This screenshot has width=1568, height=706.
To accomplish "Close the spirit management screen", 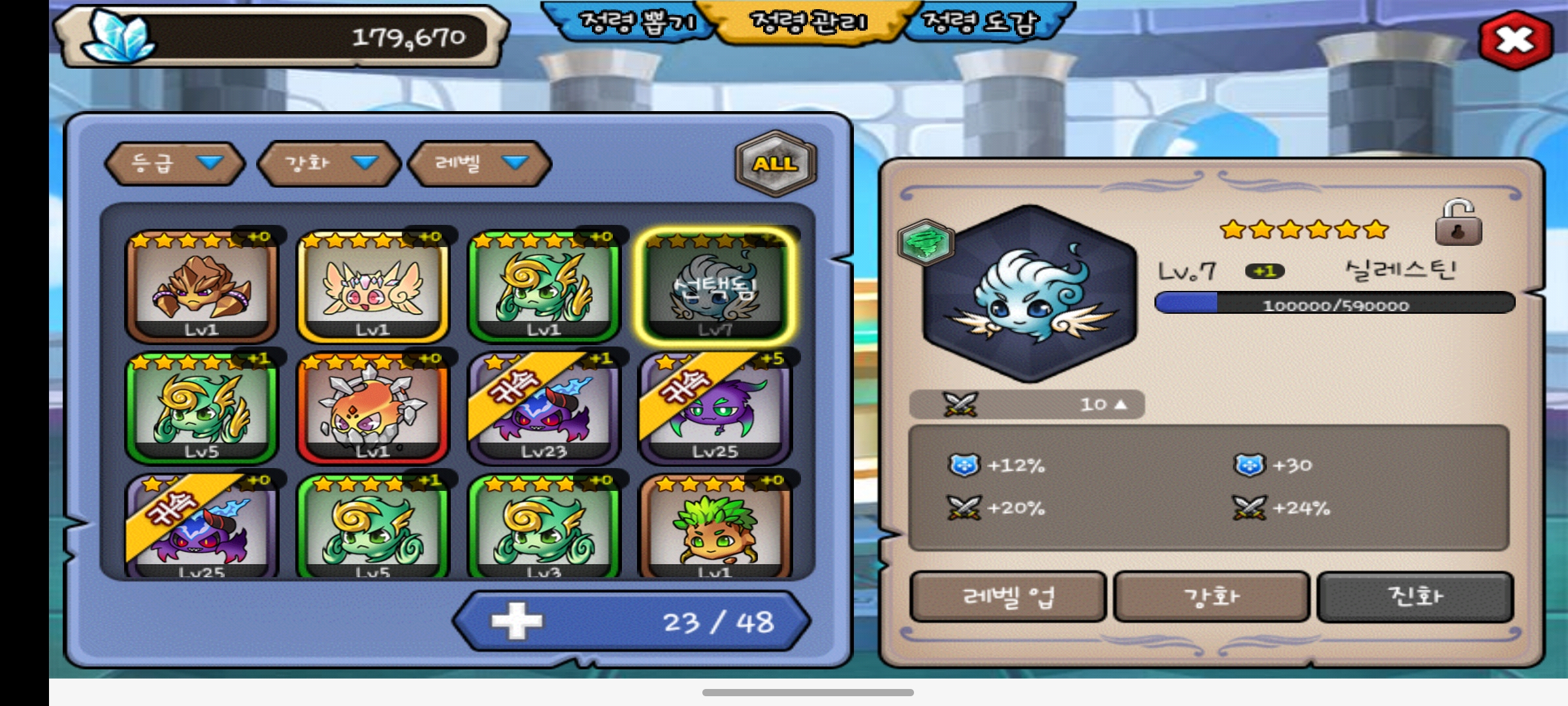I will click(x=1514, y=41).
